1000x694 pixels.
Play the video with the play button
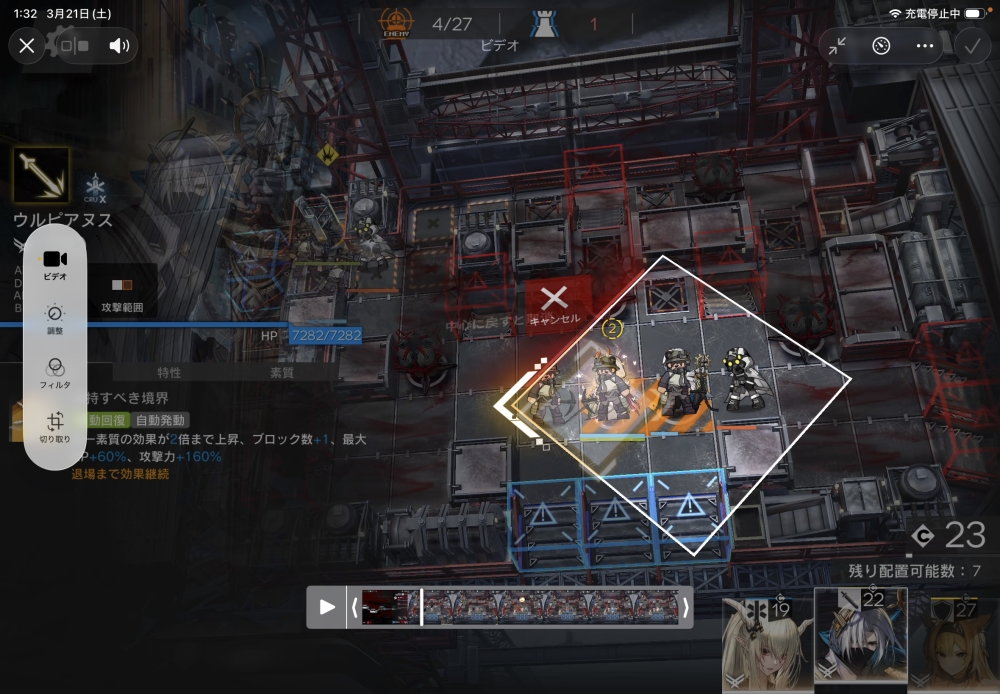pos(327,607)
